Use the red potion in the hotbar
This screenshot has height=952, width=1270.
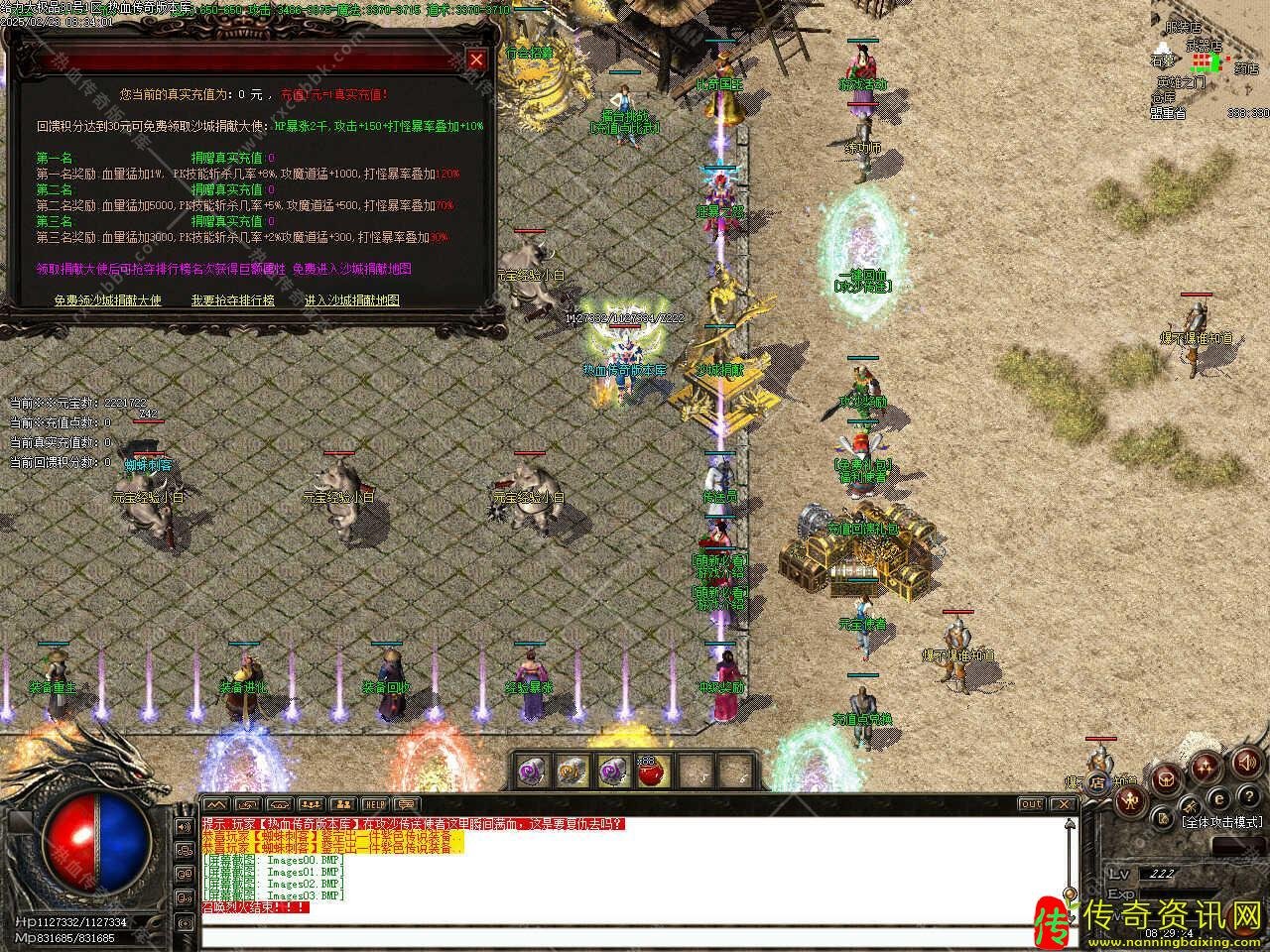point(654,771)
